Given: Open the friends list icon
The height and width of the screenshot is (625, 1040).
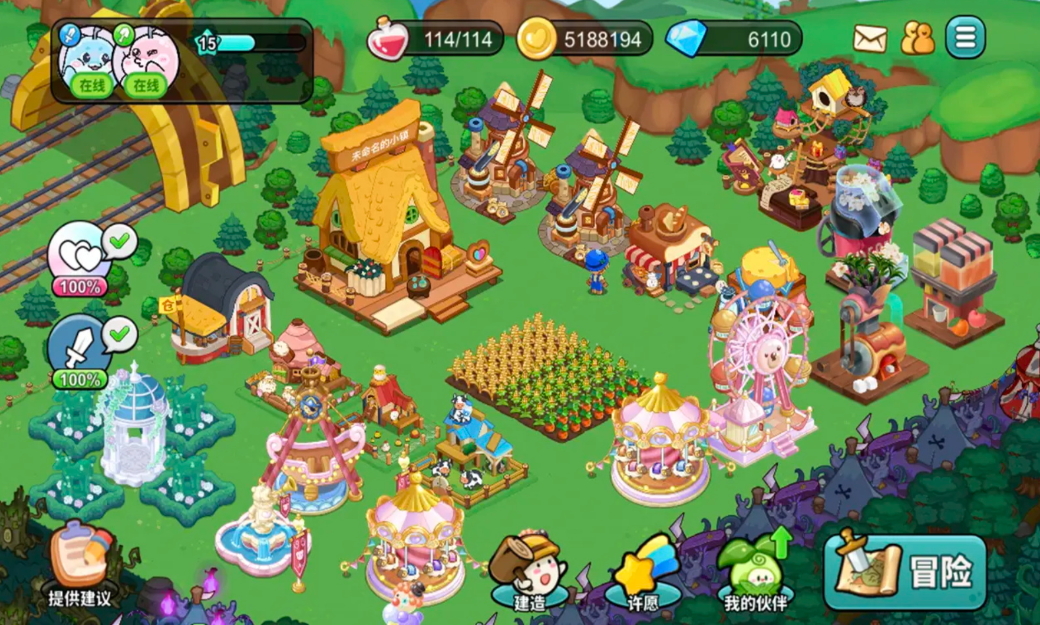Looking at the screenshot, I should click(917, 39).
